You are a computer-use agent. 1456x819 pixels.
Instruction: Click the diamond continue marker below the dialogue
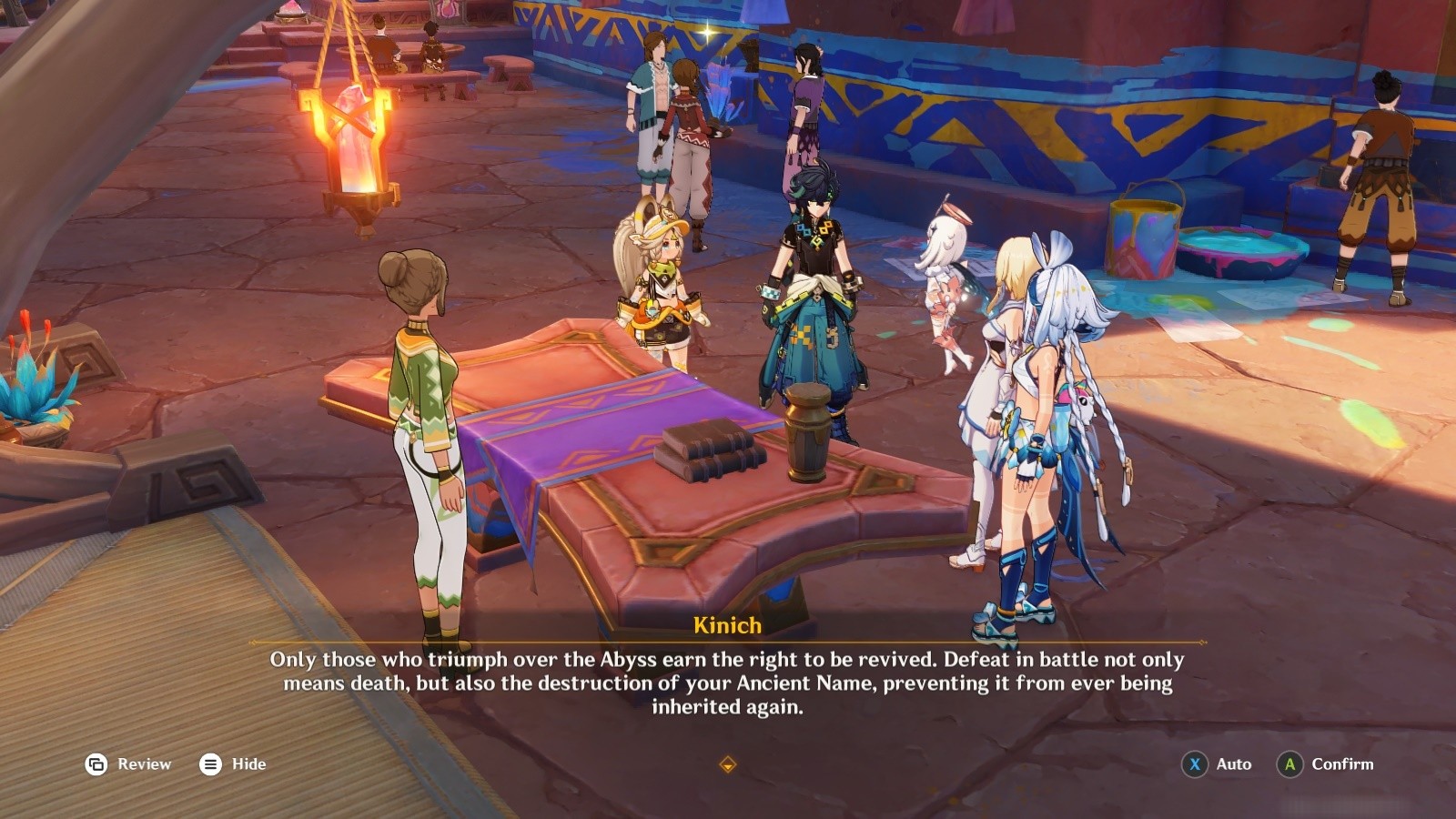click(727, 764)
